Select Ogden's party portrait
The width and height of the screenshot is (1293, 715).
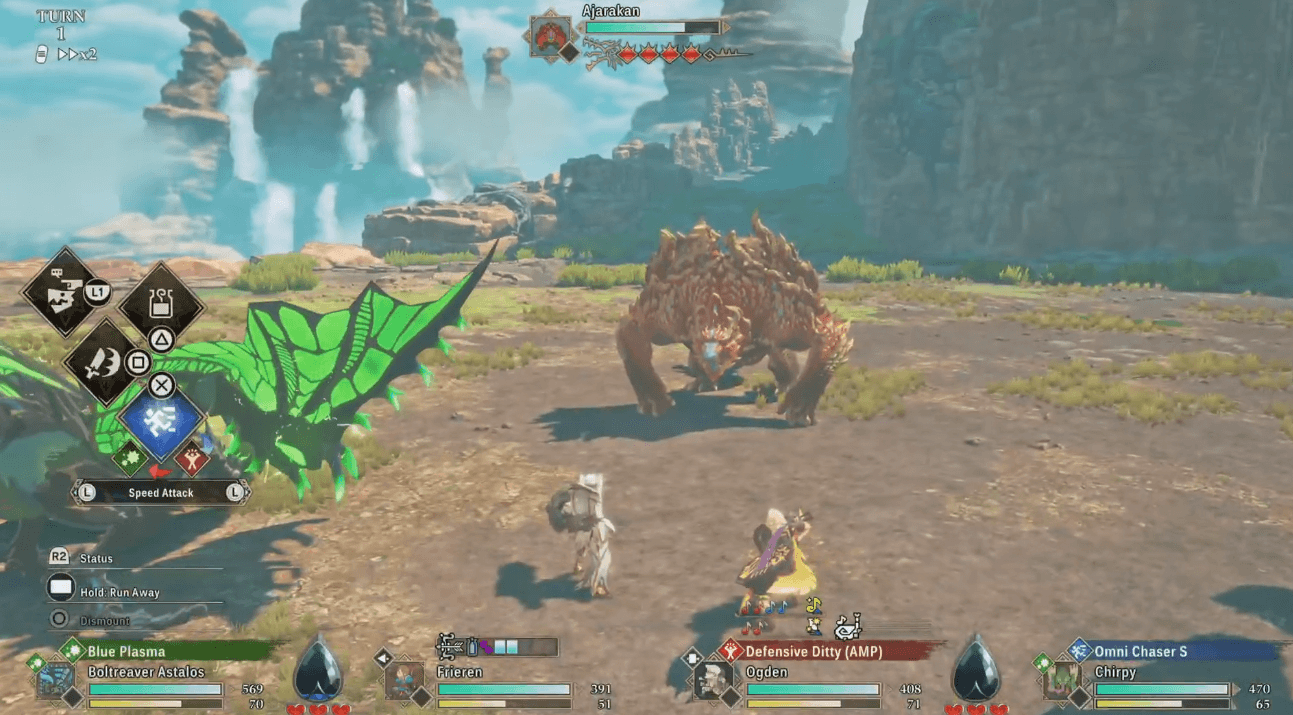point(713,681)
